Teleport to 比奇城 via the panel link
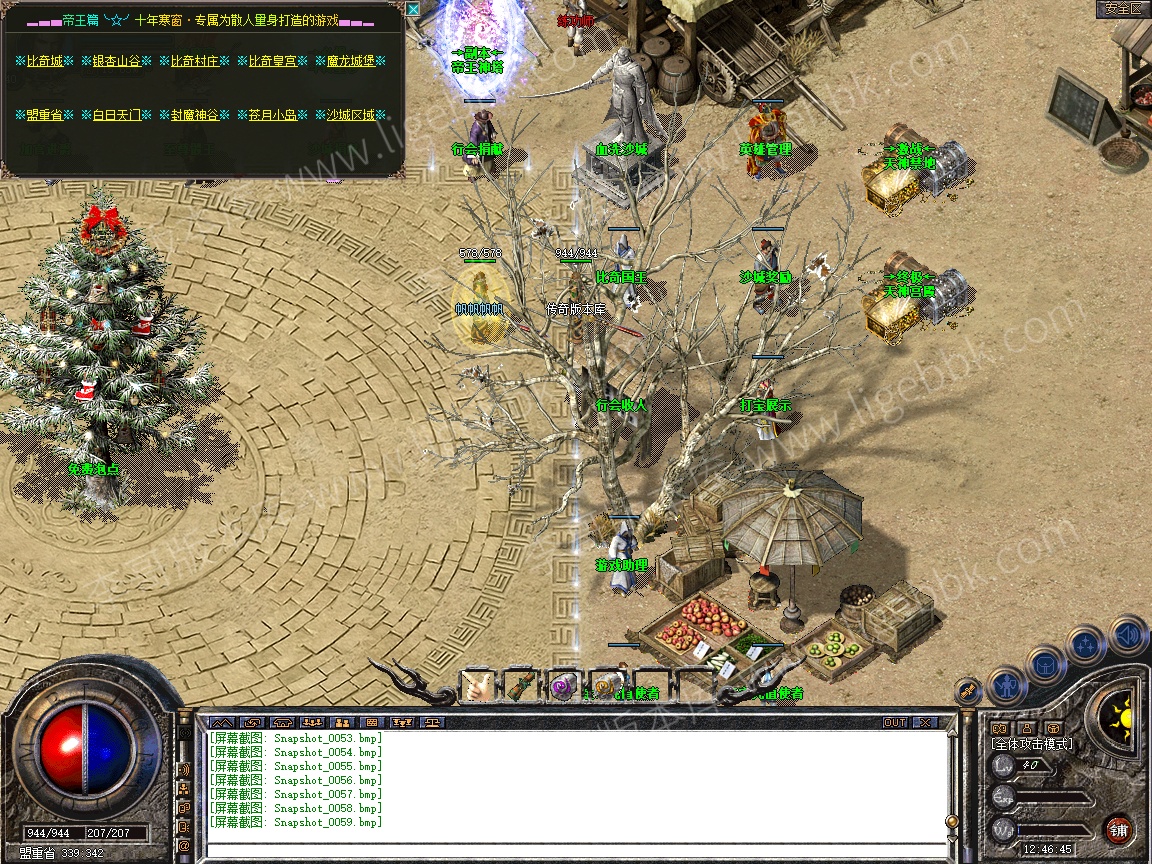1152x864 pixels. [x=44, y=61]
